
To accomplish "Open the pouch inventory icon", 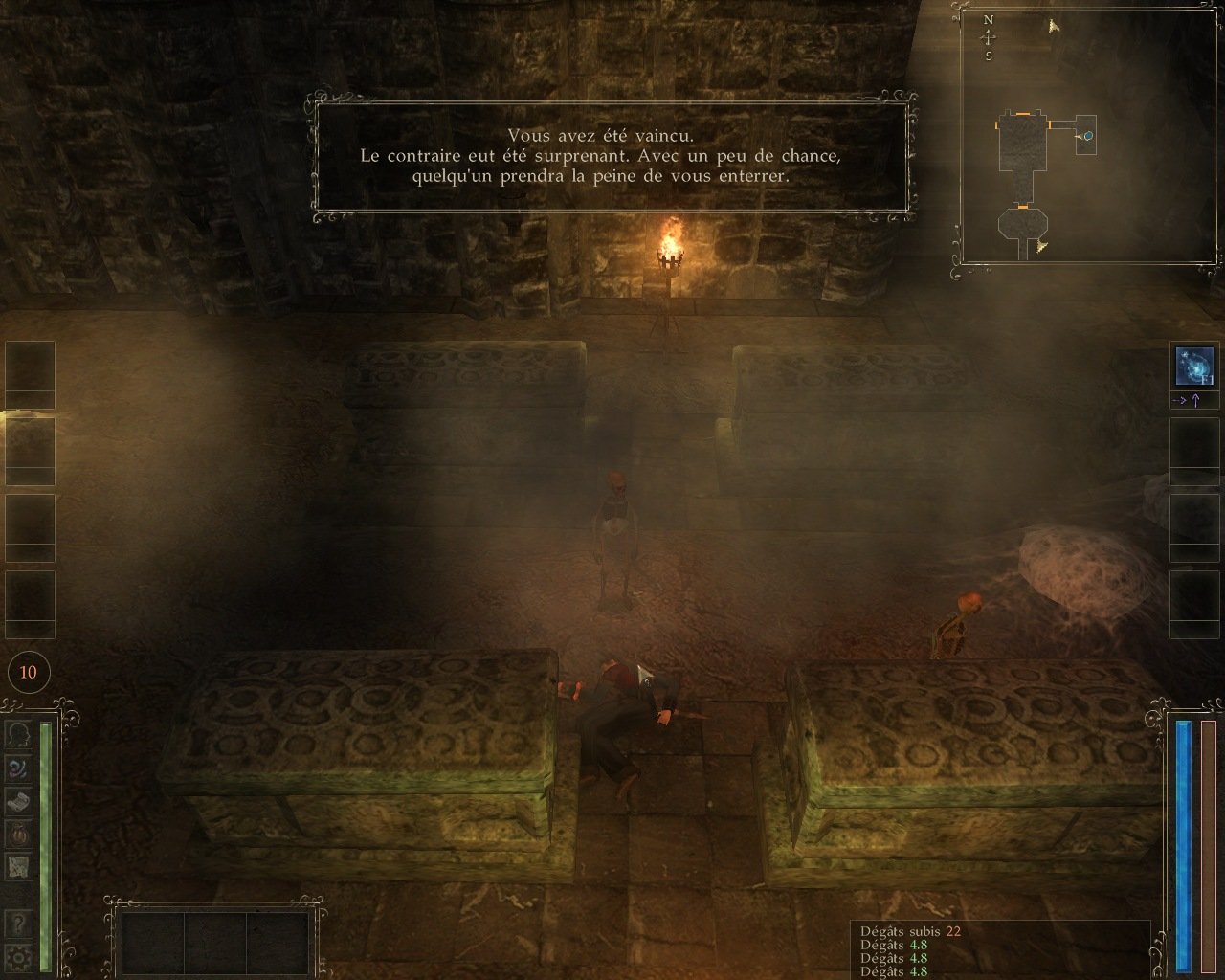I will [18, 835].
